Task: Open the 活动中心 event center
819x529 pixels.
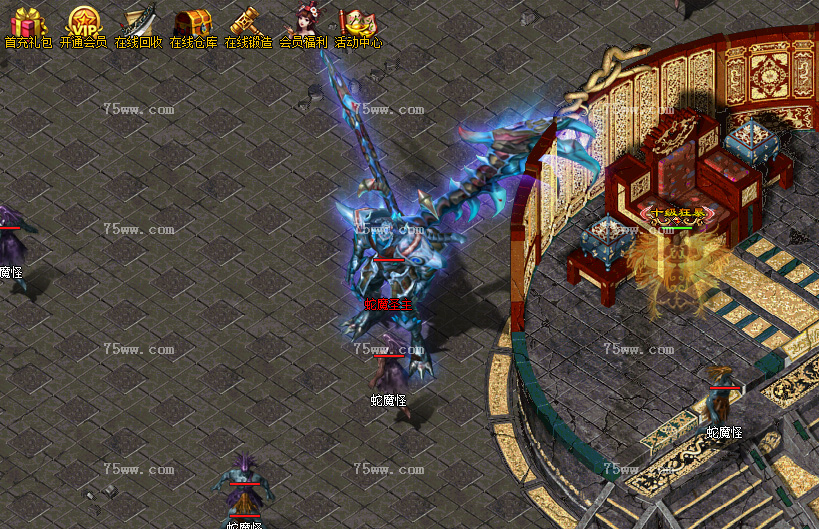Action: point(358,22)
